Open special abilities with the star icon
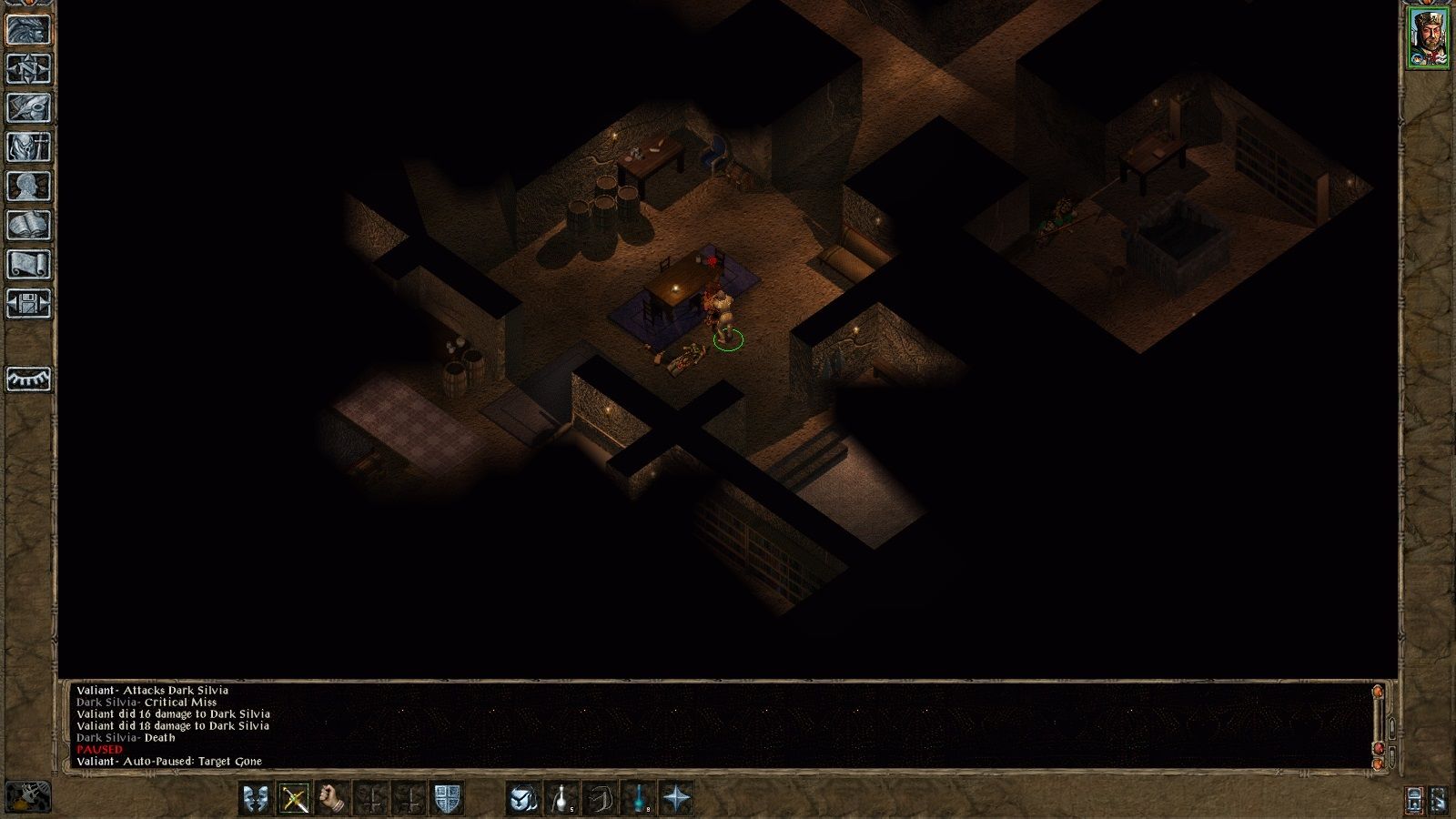Screen dimensions: 1456x819 click(678, 799)
